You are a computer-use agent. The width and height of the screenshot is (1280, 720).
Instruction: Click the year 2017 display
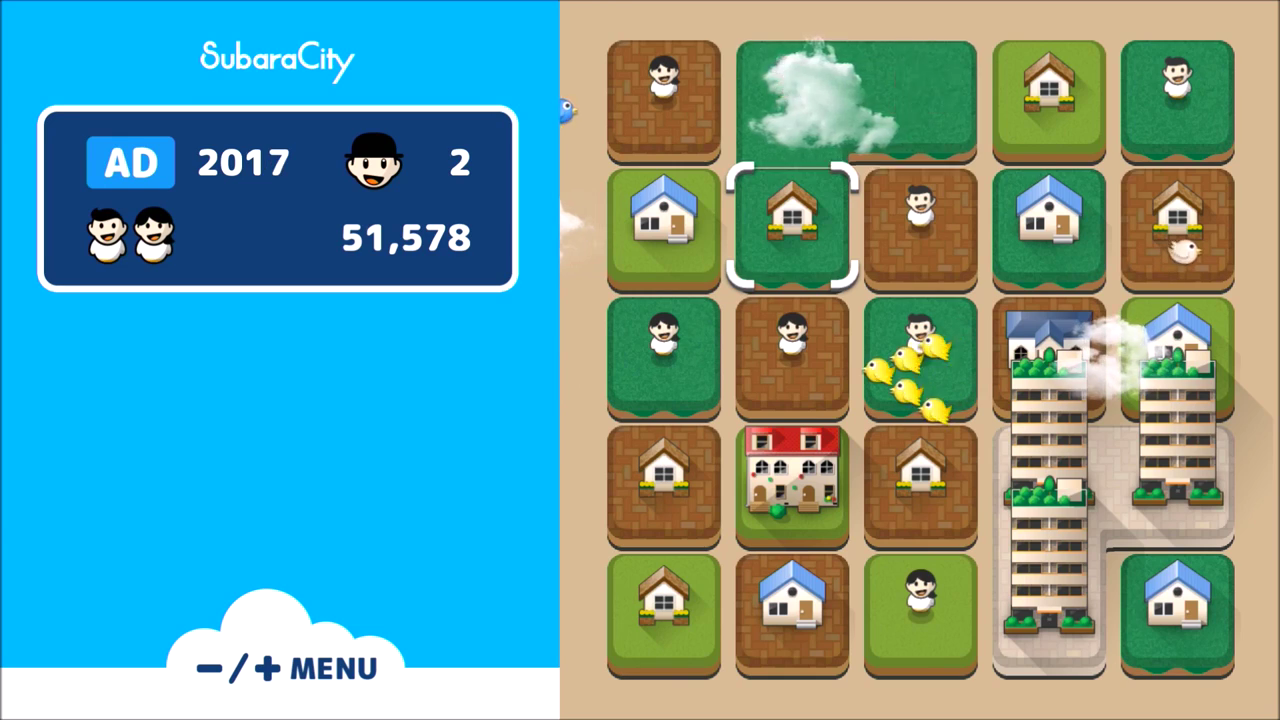(x=243, y=162)
